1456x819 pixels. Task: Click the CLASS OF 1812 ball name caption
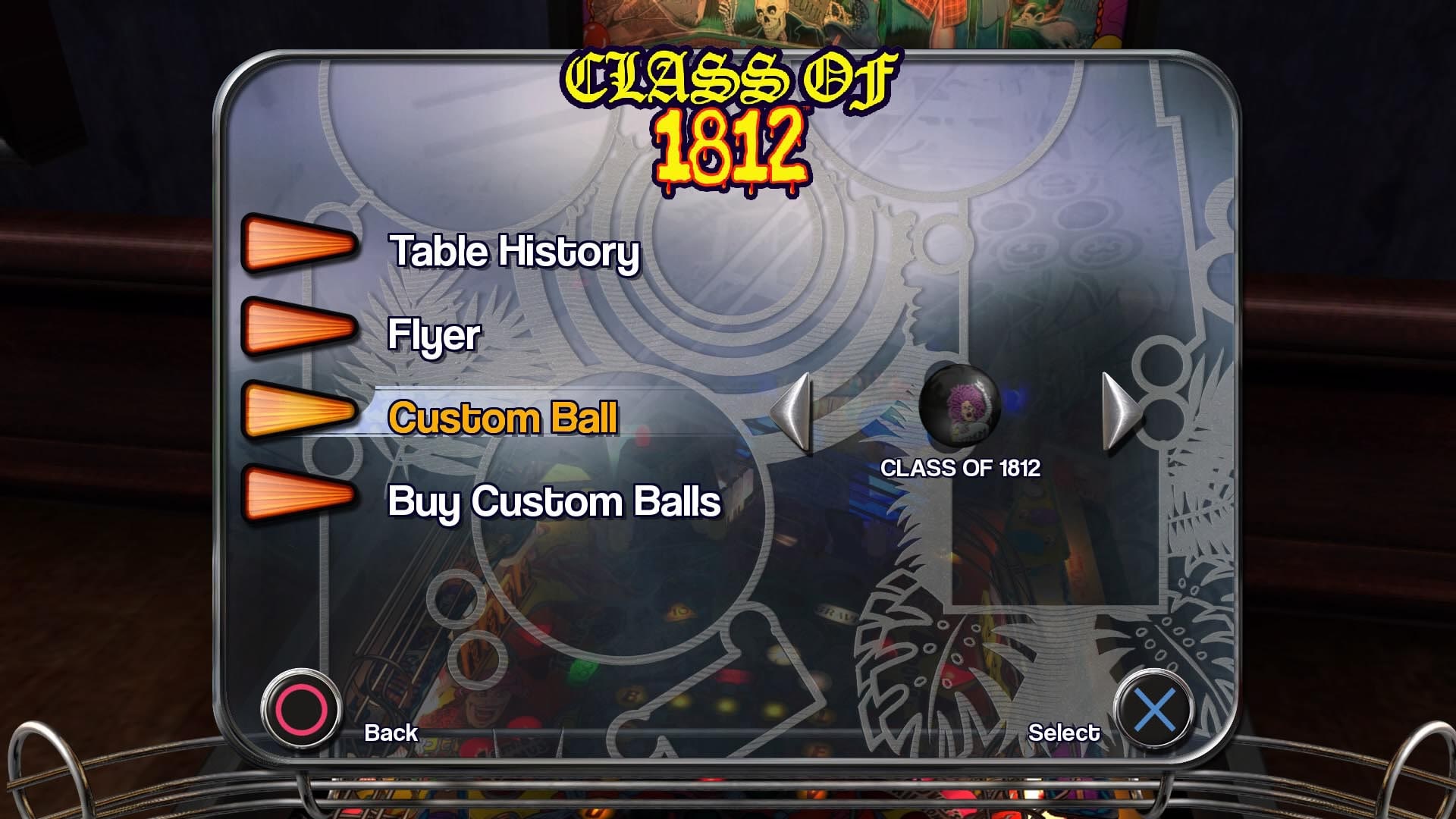(x=962, y=469)
